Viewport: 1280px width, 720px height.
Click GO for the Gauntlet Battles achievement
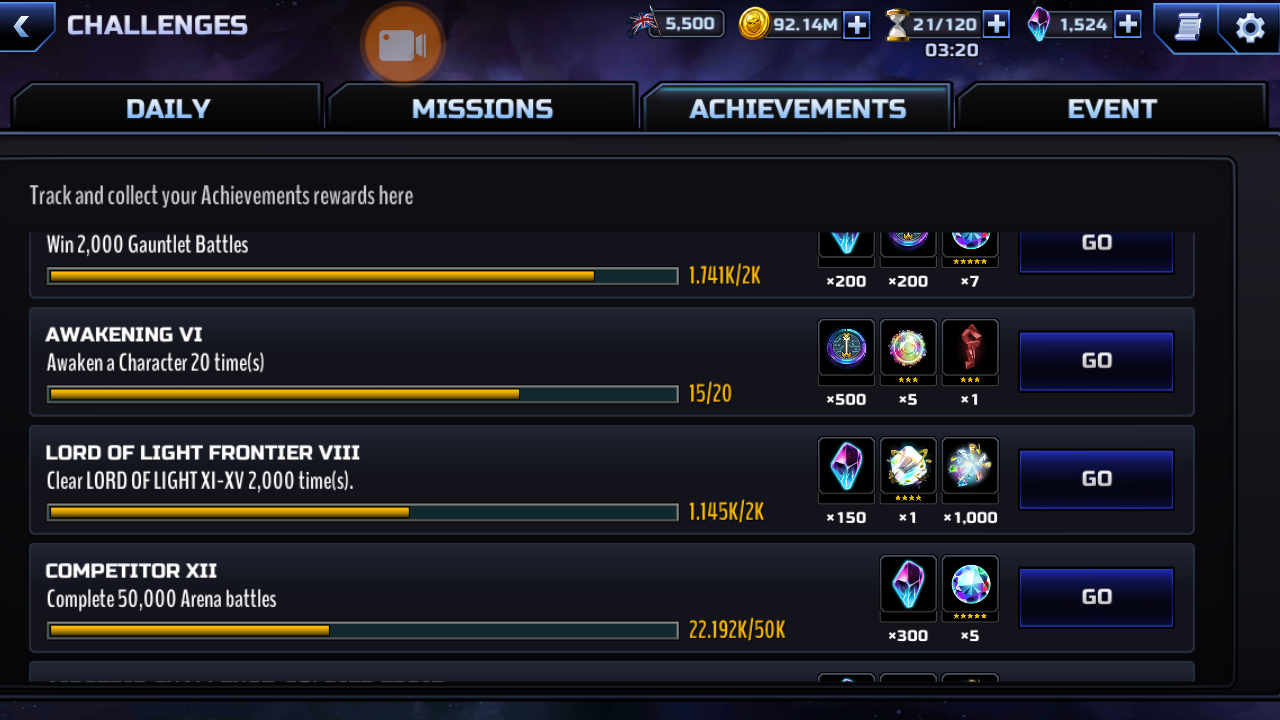pos(1096,245)
